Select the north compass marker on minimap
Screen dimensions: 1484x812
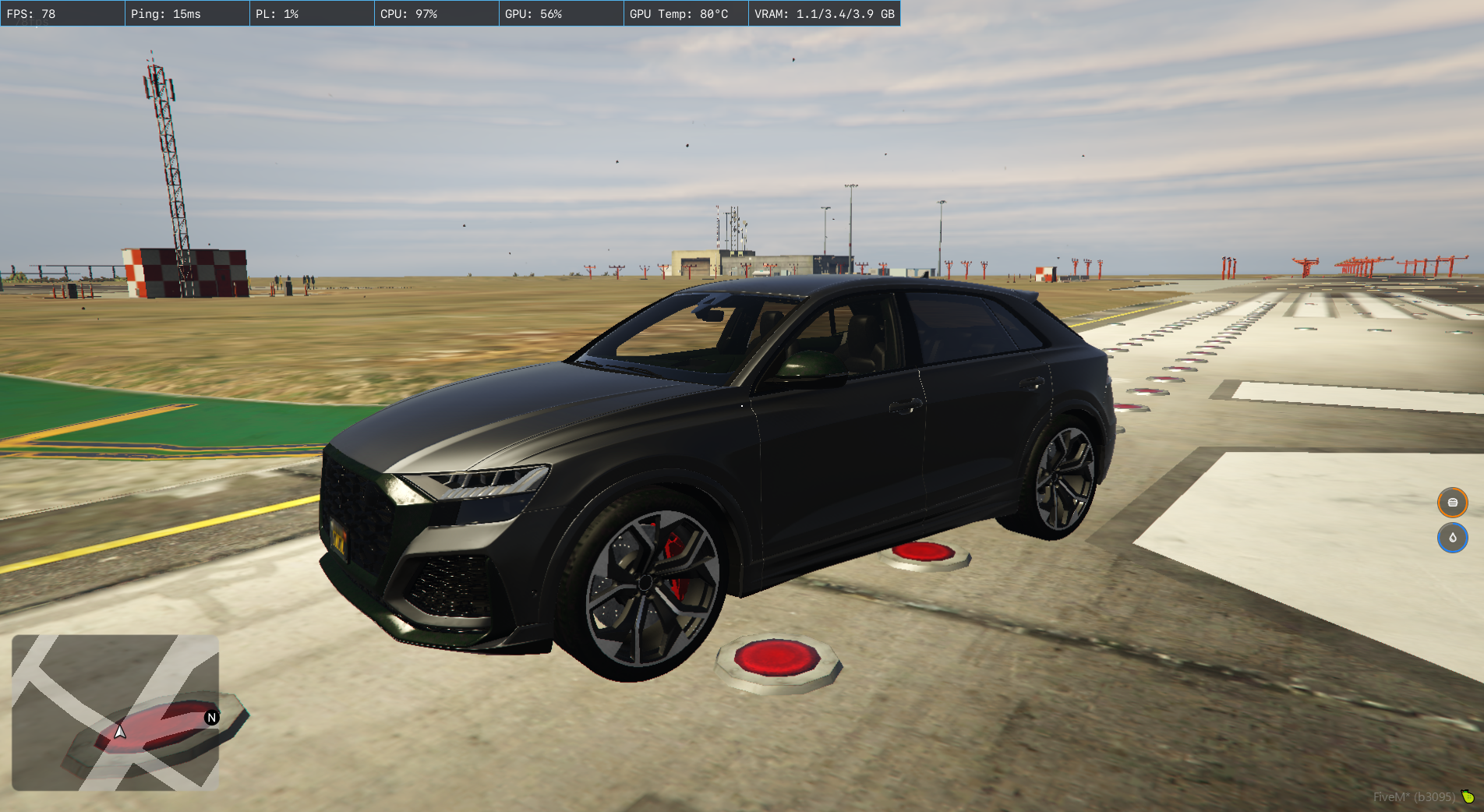tap(211, 718)
